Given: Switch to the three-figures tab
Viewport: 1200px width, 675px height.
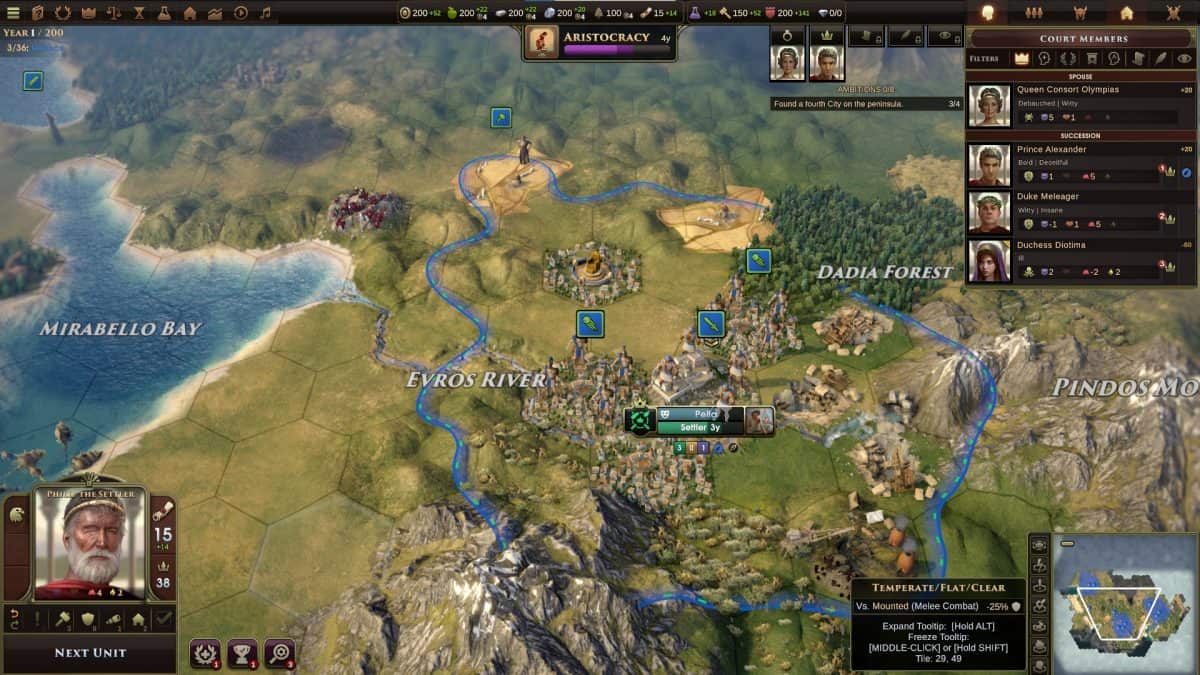Looking at the screenshot, I should click(1034, 13).
